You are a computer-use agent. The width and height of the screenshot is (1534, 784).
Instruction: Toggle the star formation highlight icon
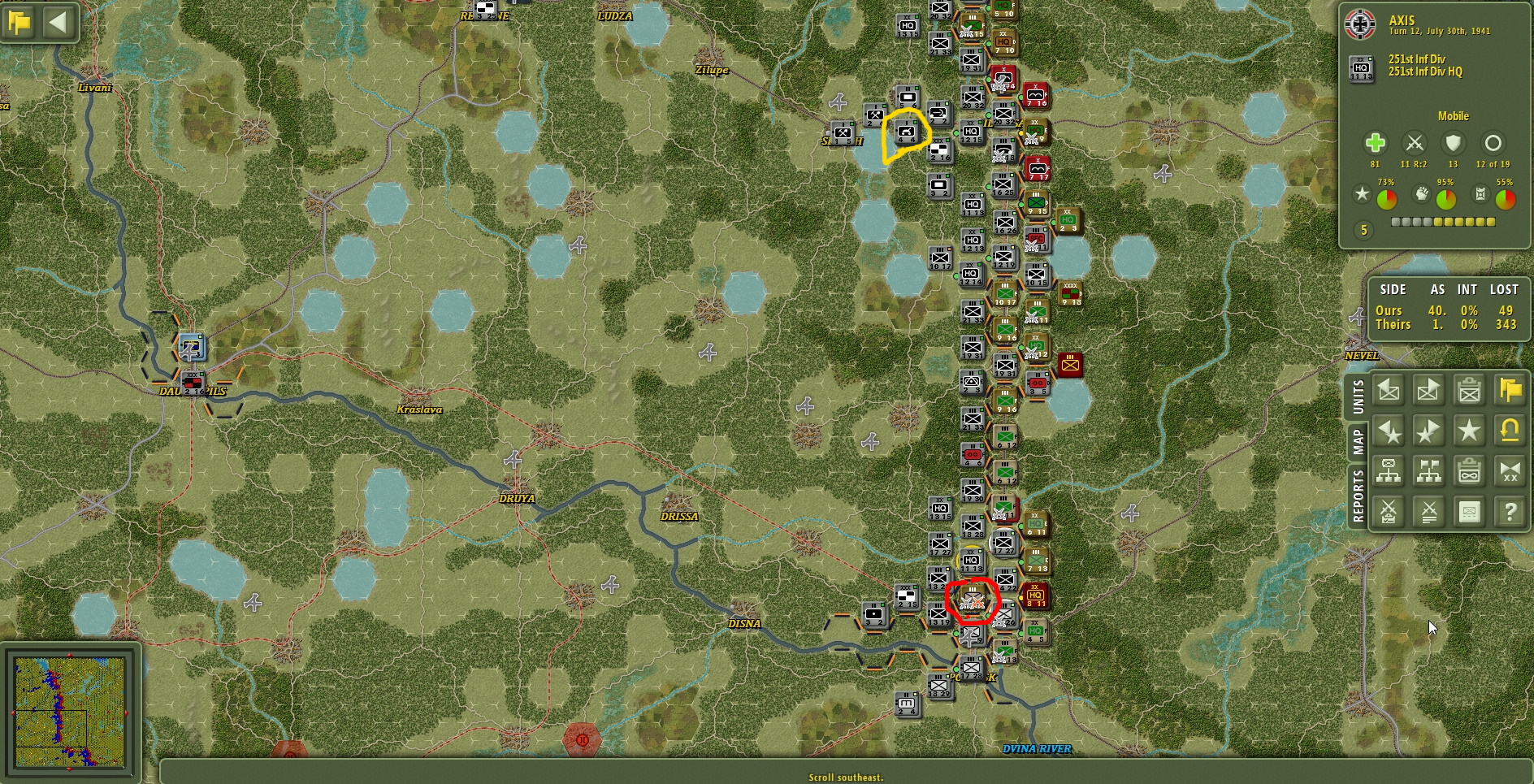(x=1470, y=431)
